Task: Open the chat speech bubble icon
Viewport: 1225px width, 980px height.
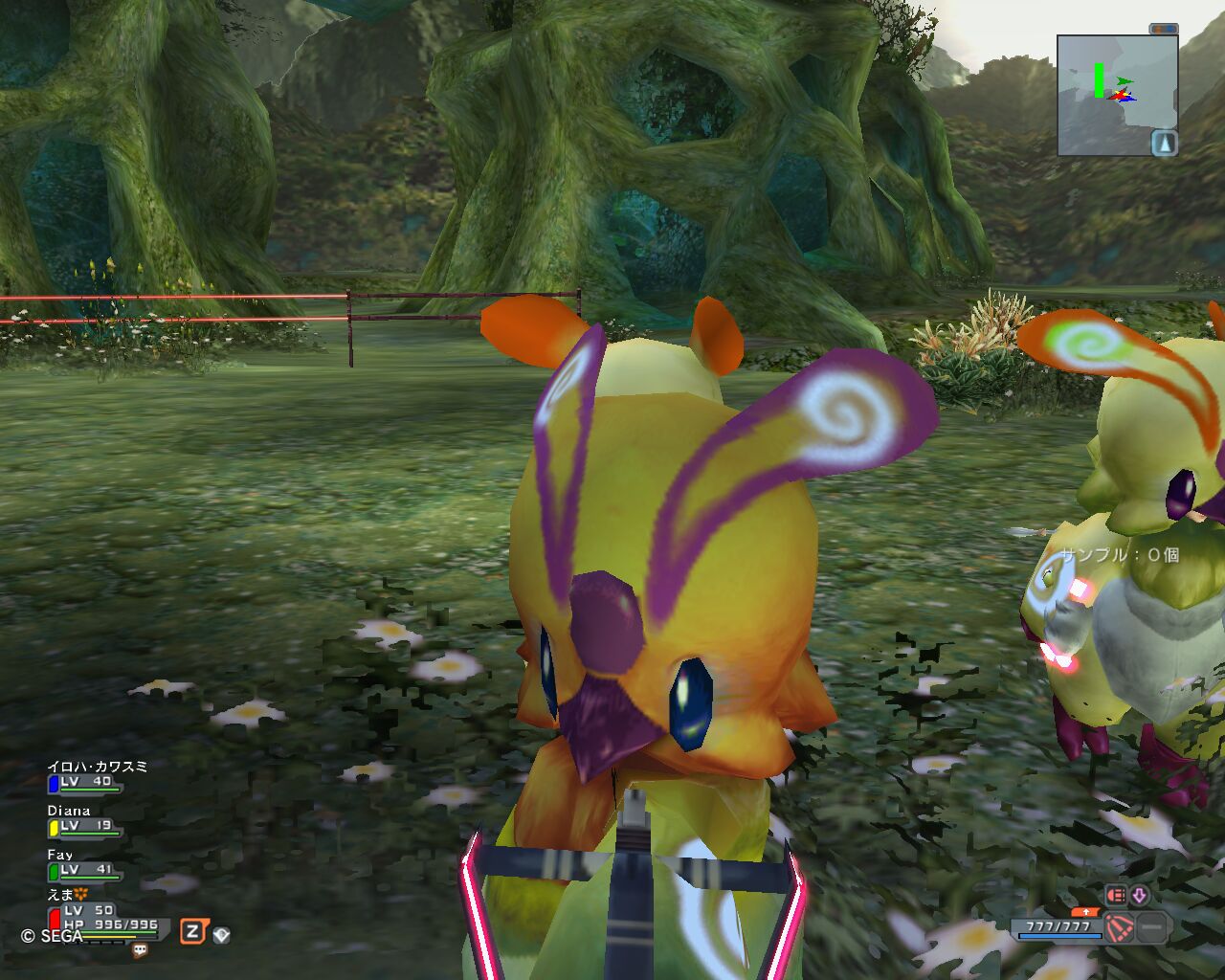Action: pos(141,950)
